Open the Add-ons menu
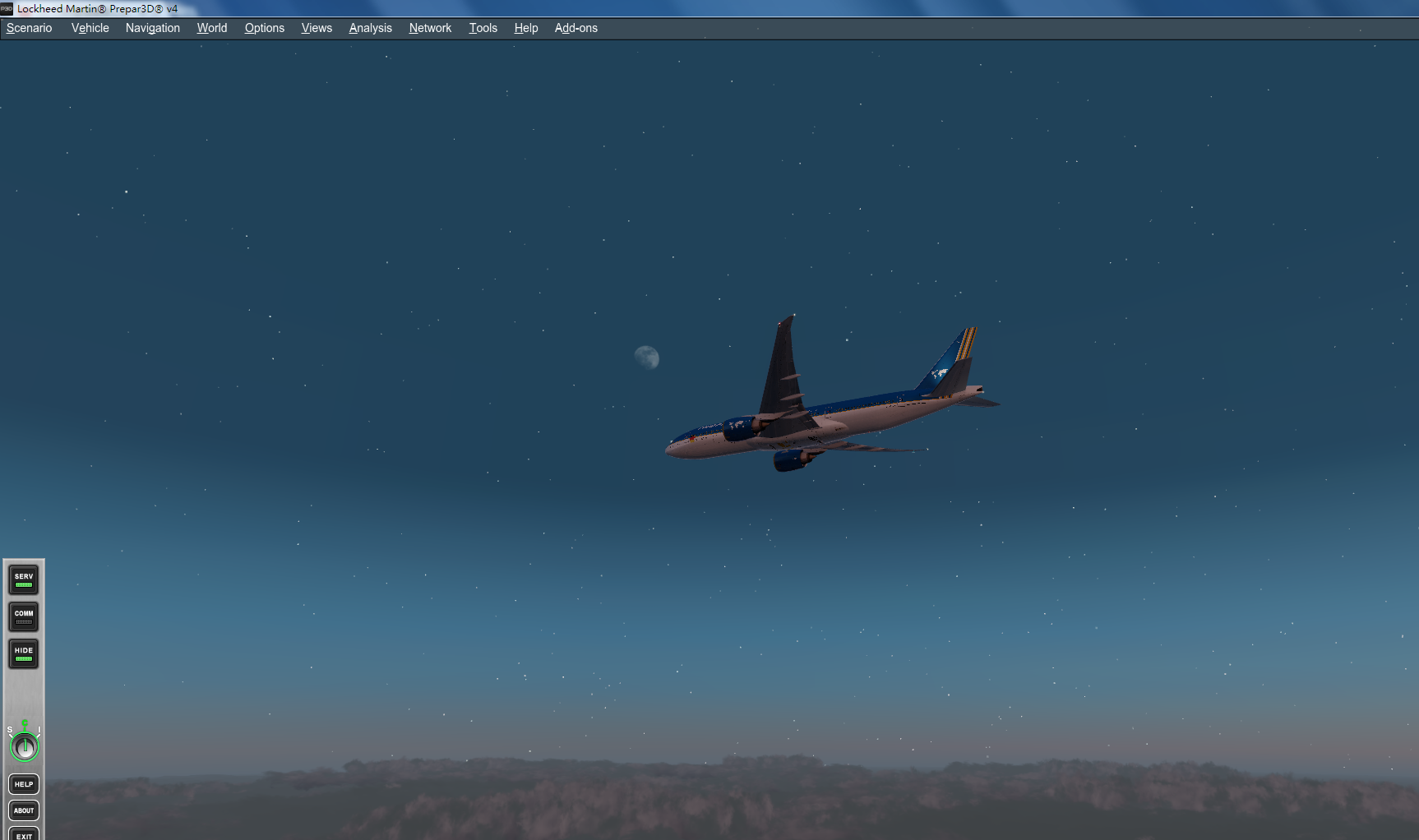Viewport: 1419px width, 840px height. coord(575,27)
